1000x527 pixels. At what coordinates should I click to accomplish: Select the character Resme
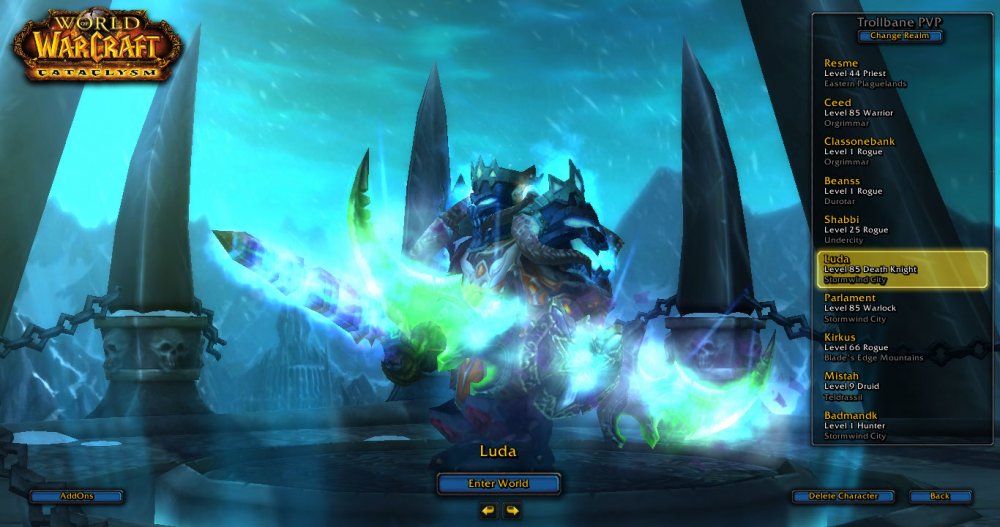point(880,73)
